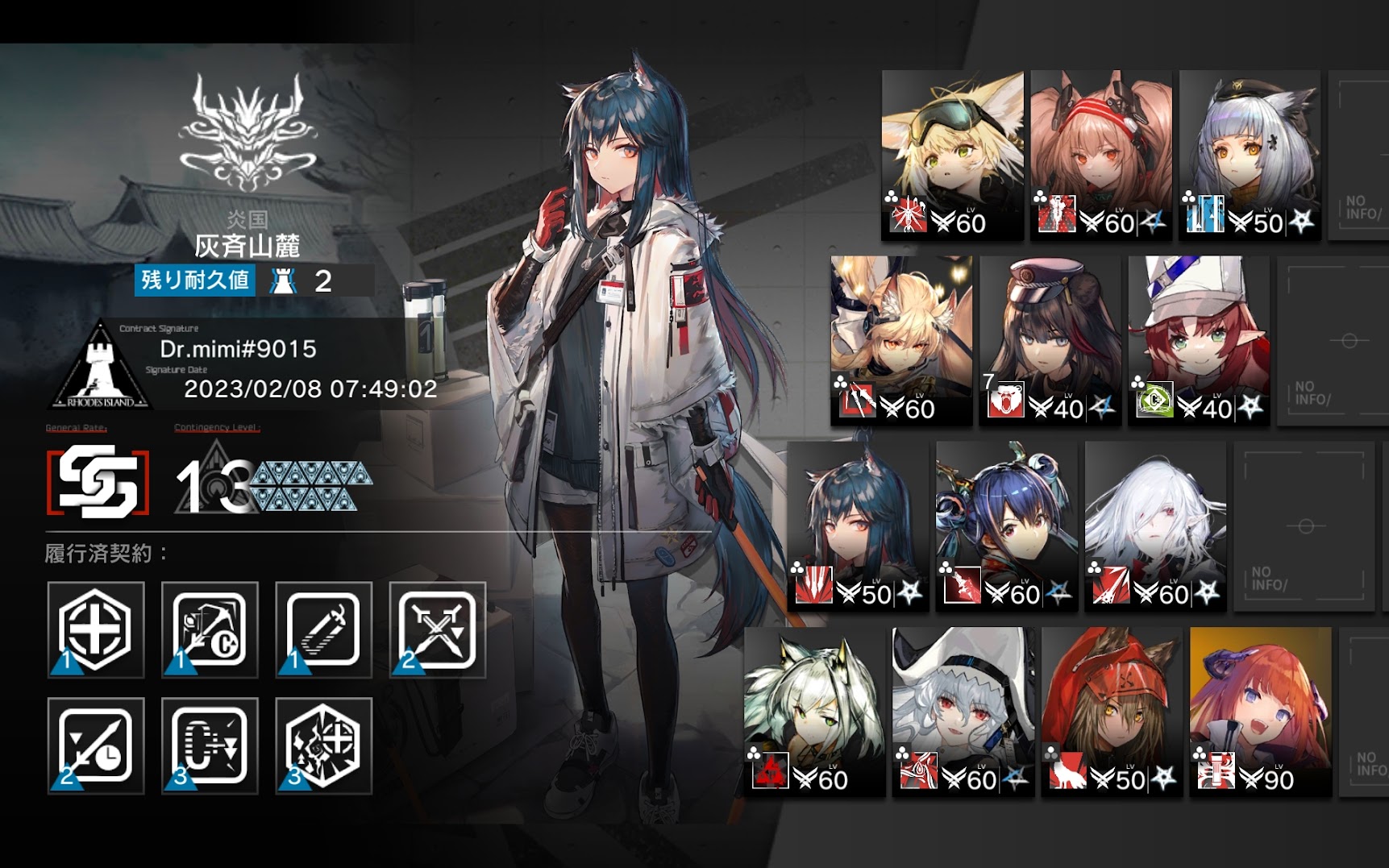The image size is (1389, 868).
Task: Pick the red-eyed operator in white pointed hat
Action: pos(963,711)
